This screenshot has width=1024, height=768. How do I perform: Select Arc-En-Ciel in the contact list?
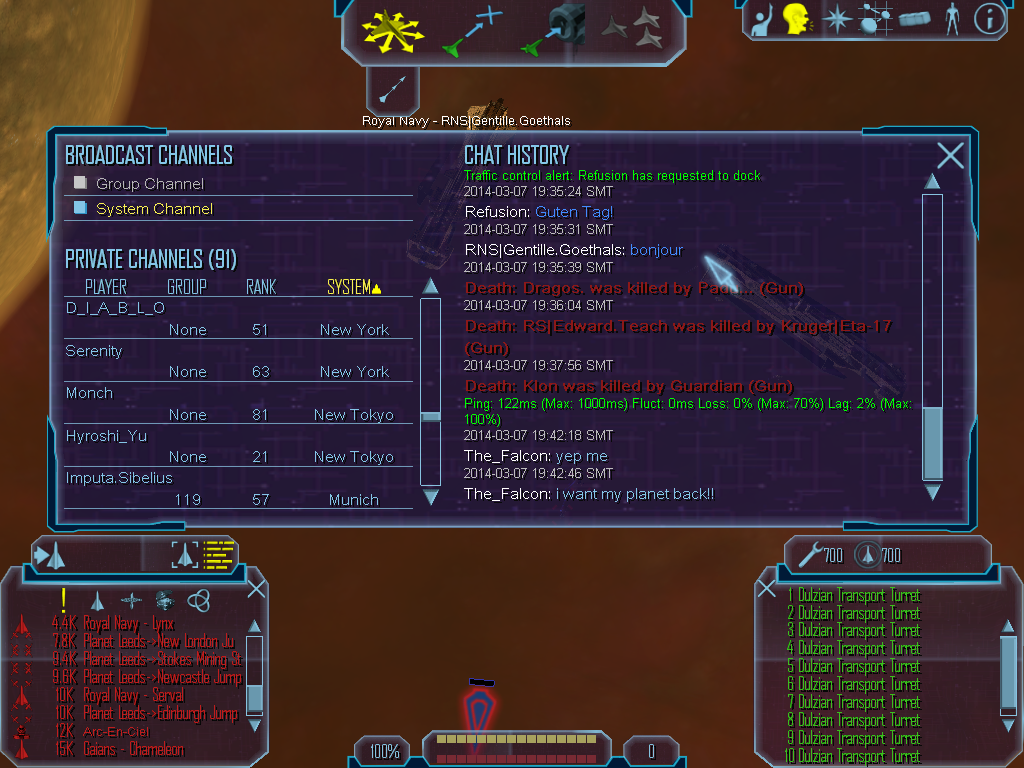pyautogui.click(x=118, y=732)
